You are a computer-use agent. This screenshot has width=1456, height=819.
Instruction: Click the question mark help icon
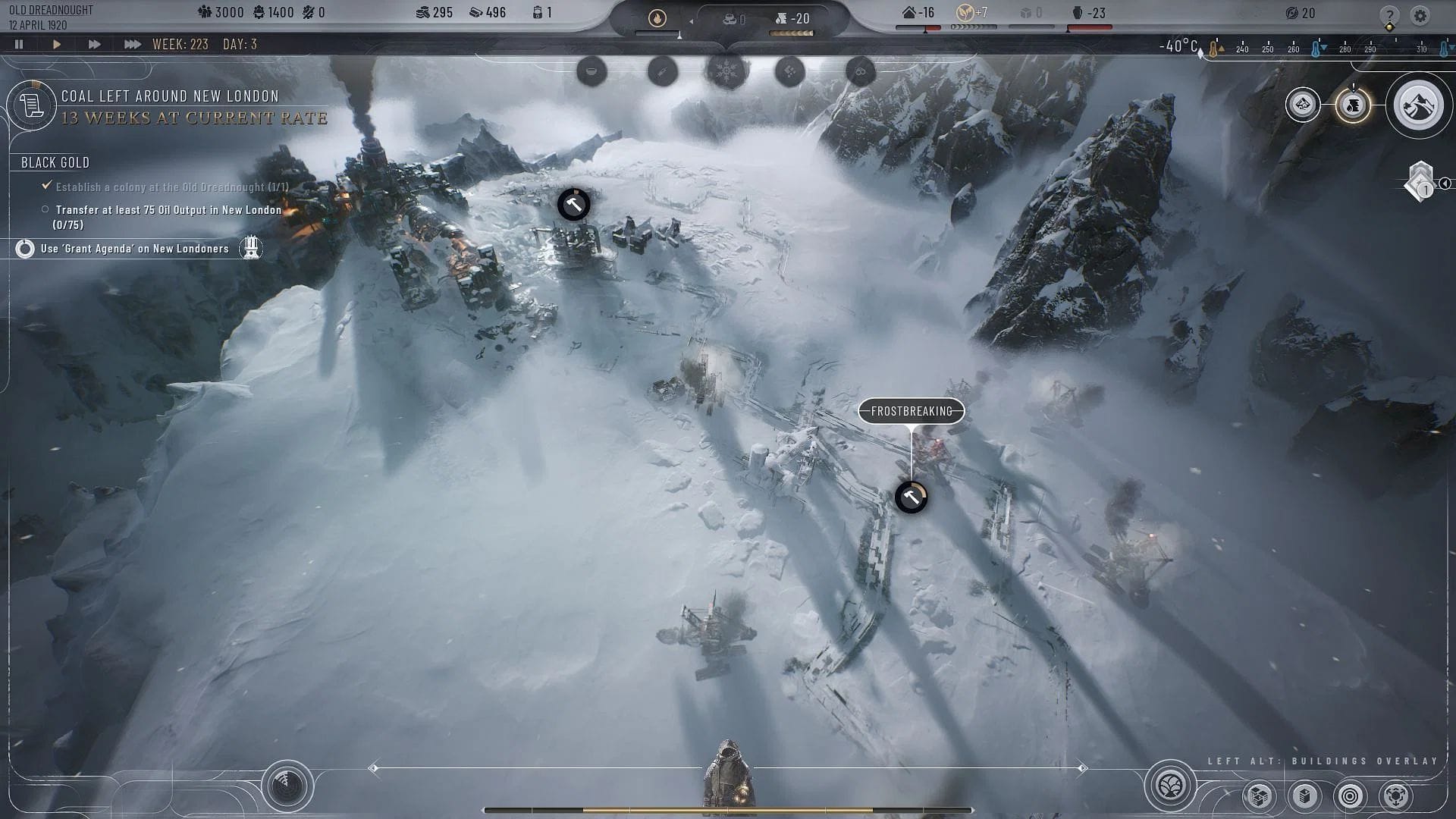(x=1390, y=14)
